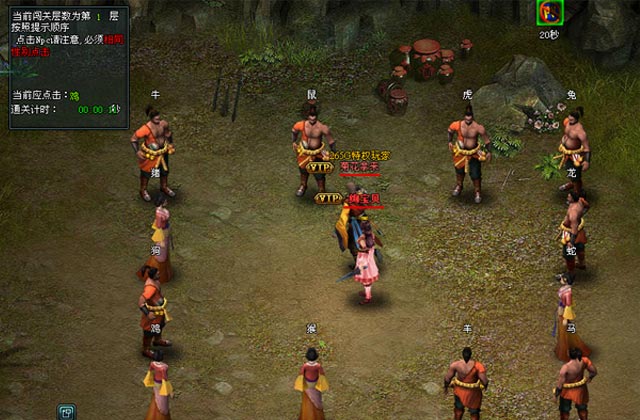Pick the NPC labeled 龙
Viewport: 640px width, 420px height.
(x=574, y=228)
